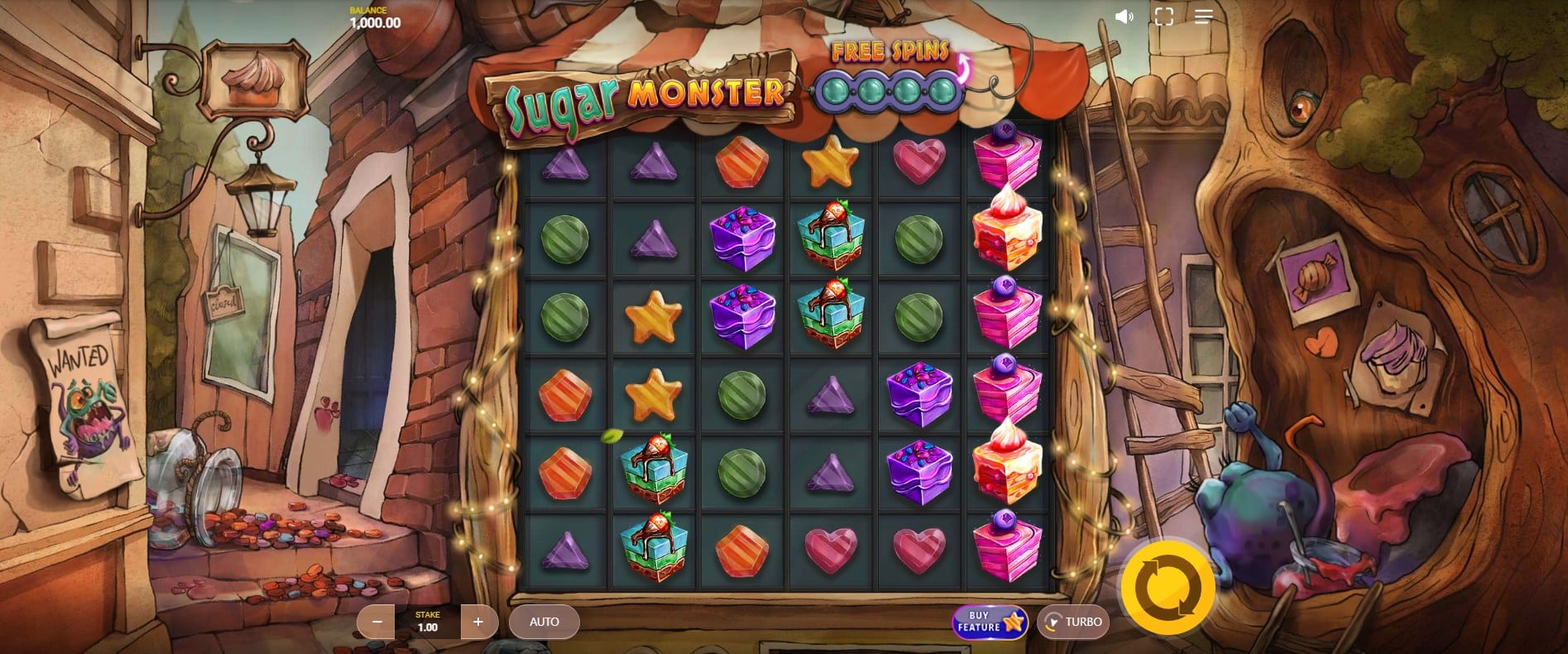The width and height of the screenshot is (1568, 654).
Task: Decrease the stake with the minus button
Action: (377, 622)
